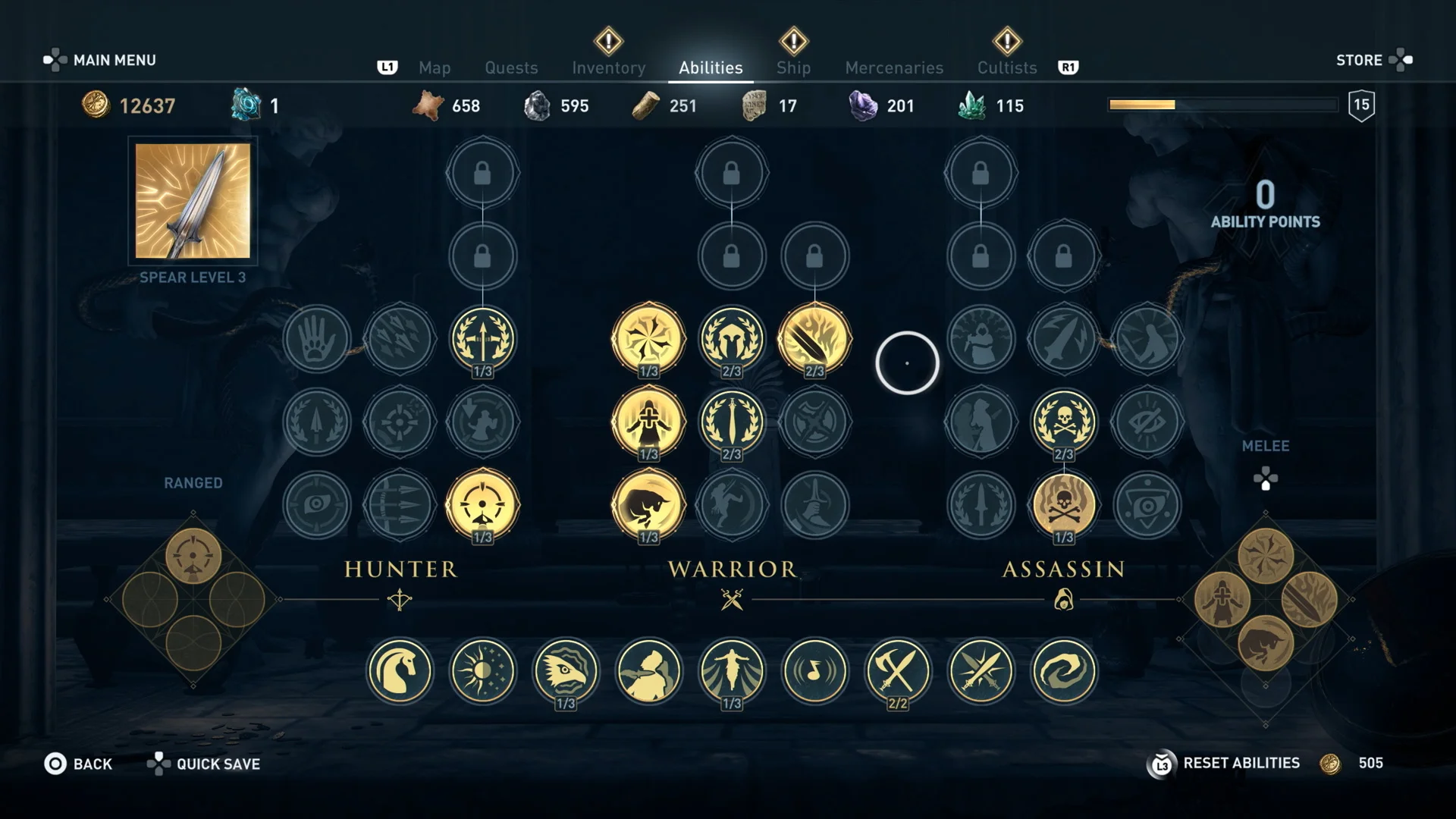
Task: Select the horse icon in the bottom bar
Action: 400,672
